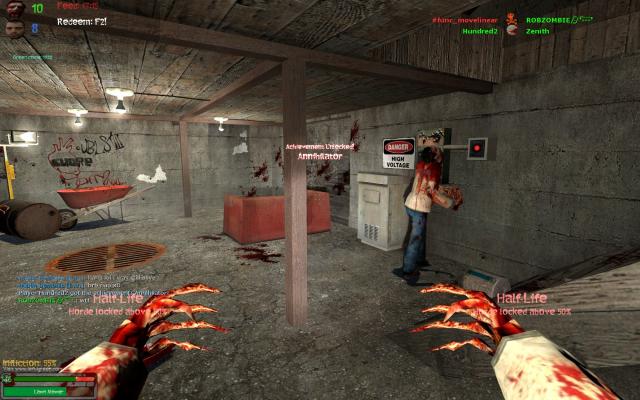The height and width of the screenshot is (400, 640).
Task: Click the green zombie class label bar
Action: (49, 391)
